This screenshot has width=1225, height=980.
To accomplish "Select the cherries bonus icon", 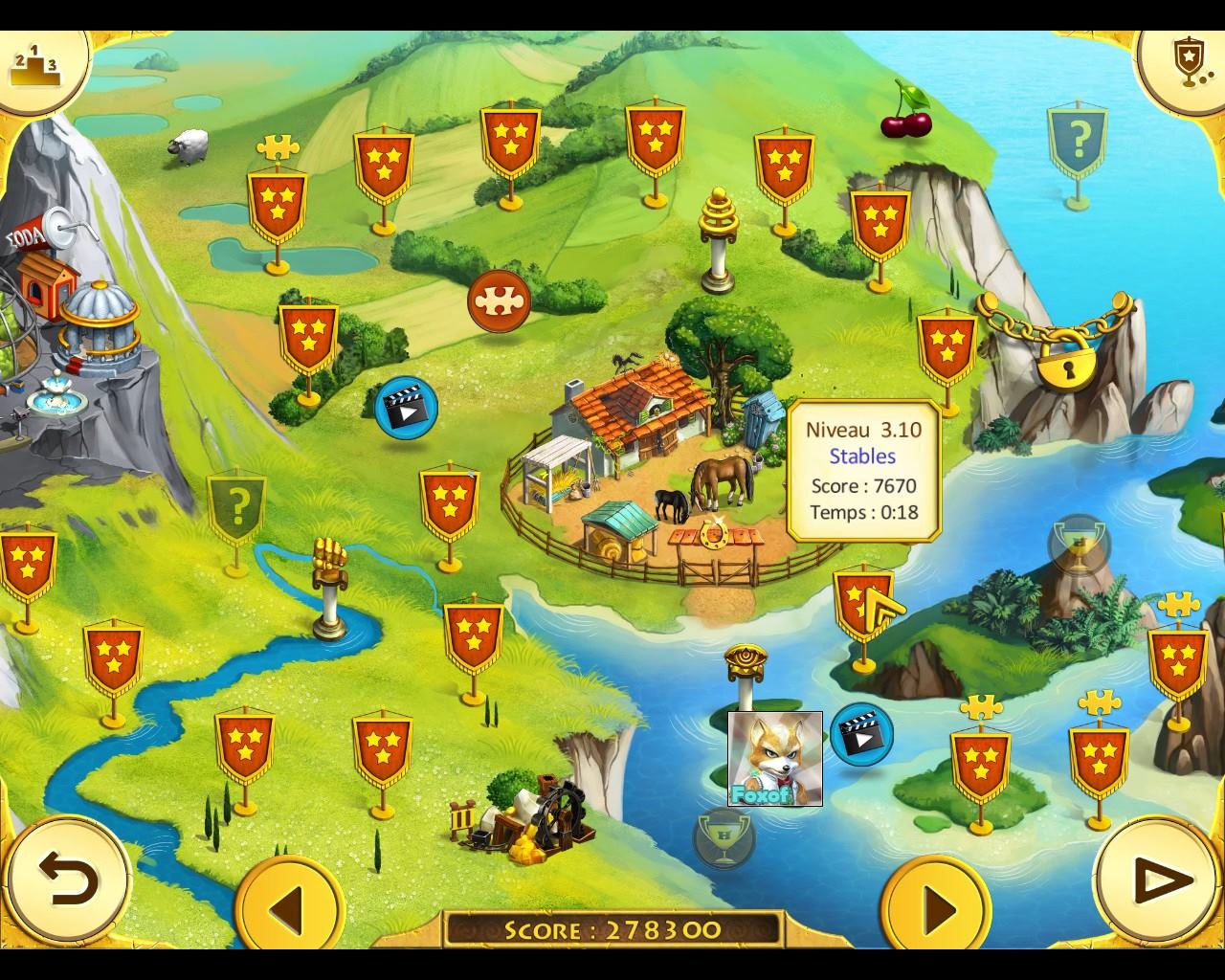I will coord(905,112).
